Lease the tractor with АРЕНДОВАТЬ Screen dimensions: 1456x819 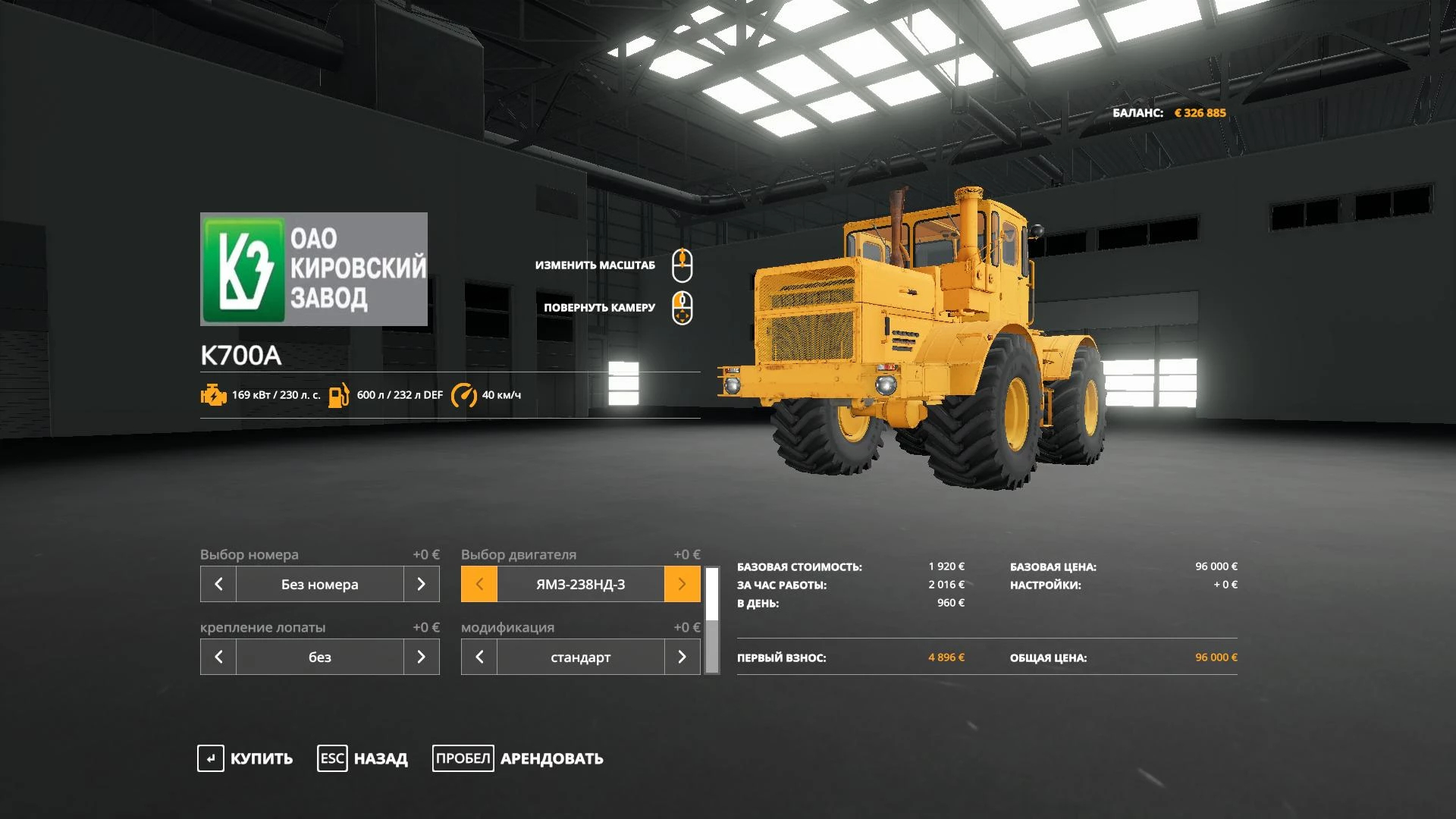click(x=518, y=758)
